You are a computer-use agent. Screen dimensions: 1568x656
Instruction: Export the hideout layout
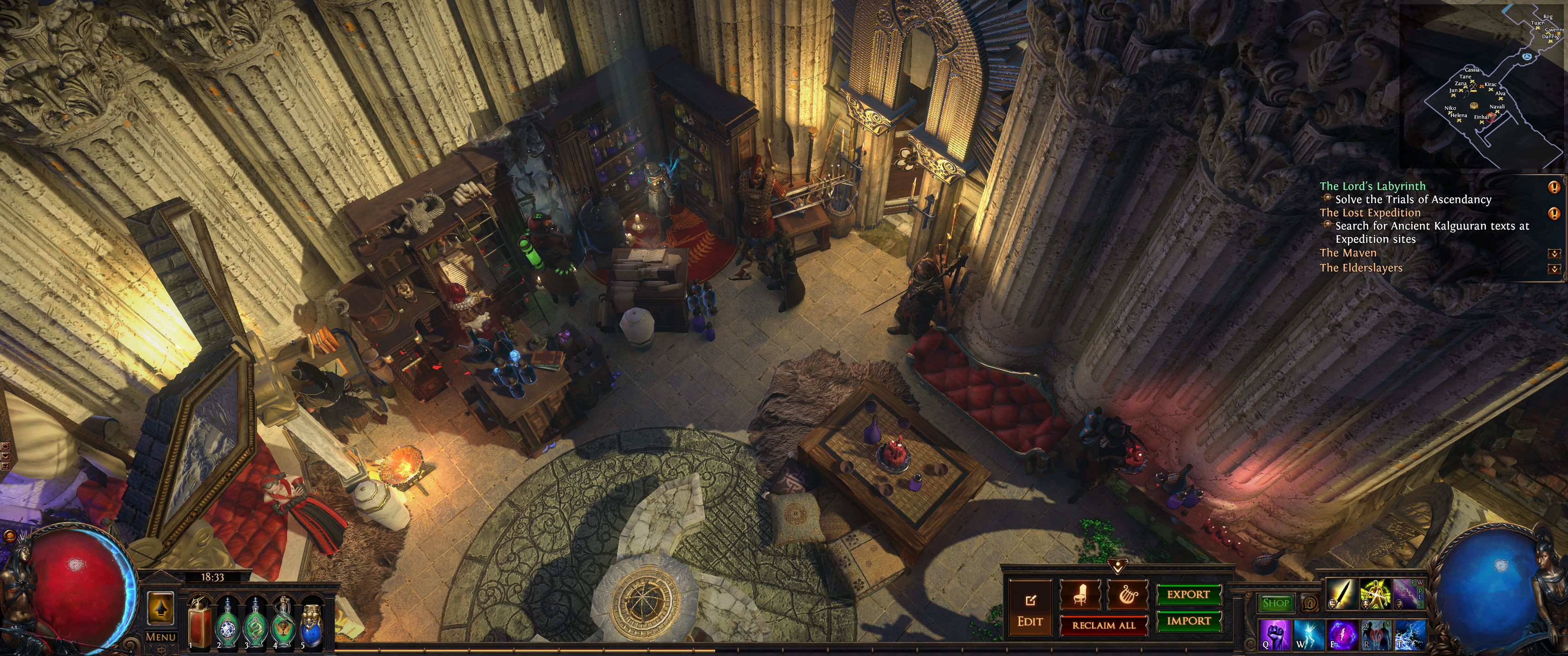(1188, 594)
